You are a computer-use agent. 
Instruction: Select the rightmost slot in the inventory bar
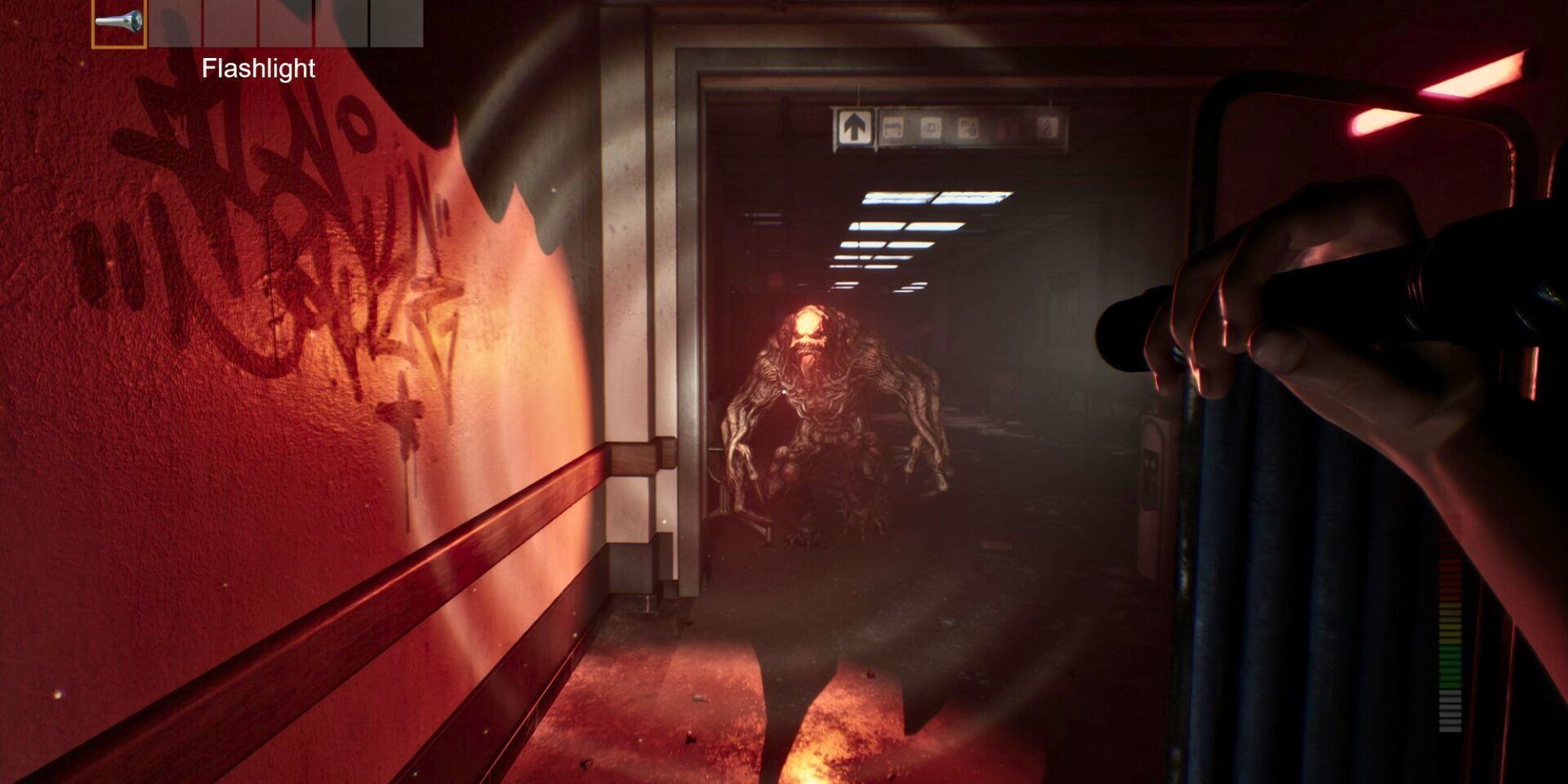396,24
